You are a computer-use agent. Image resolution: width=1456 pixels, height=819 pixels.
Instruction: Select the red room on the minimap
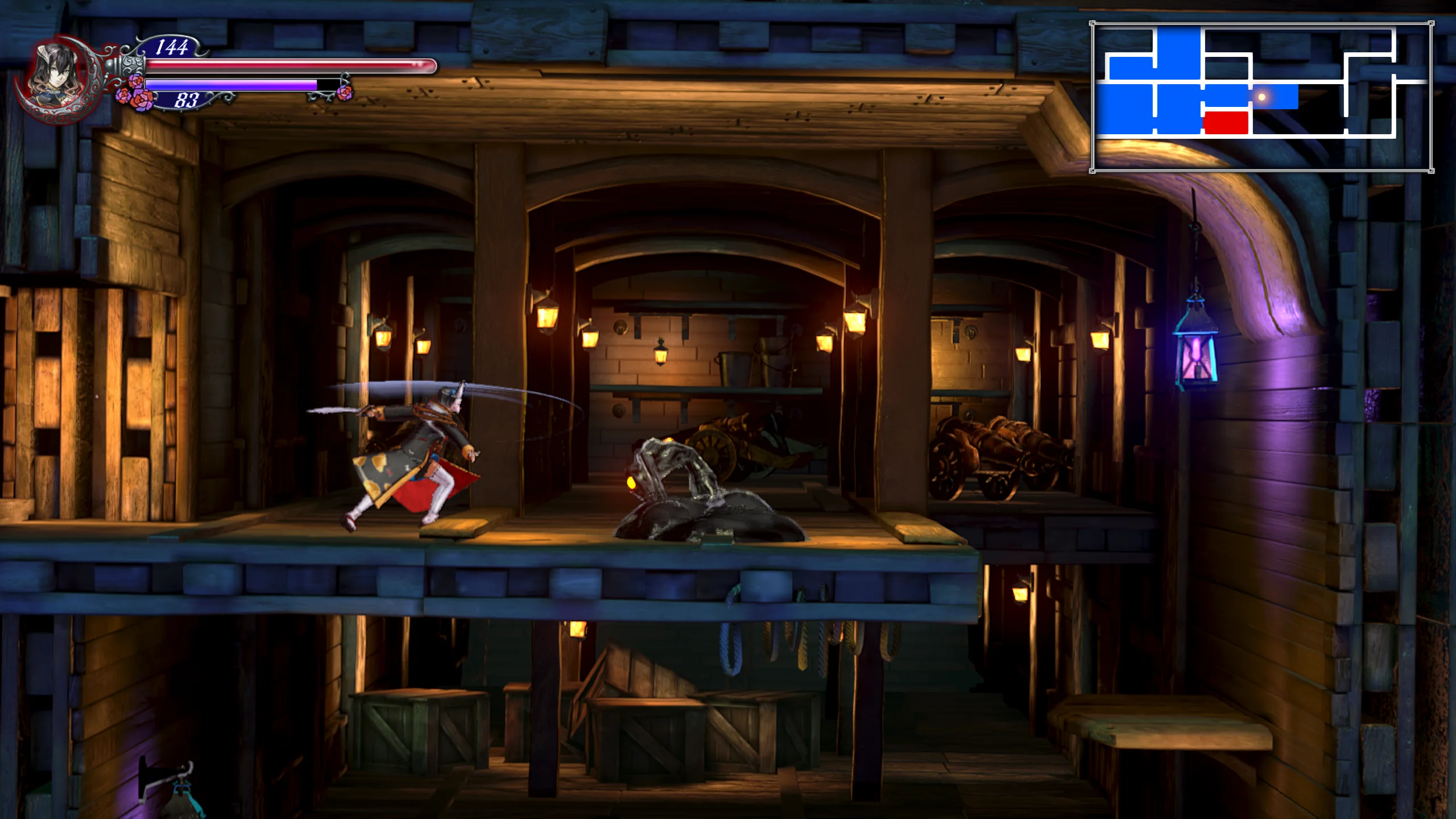click(x=1226, y=122)
